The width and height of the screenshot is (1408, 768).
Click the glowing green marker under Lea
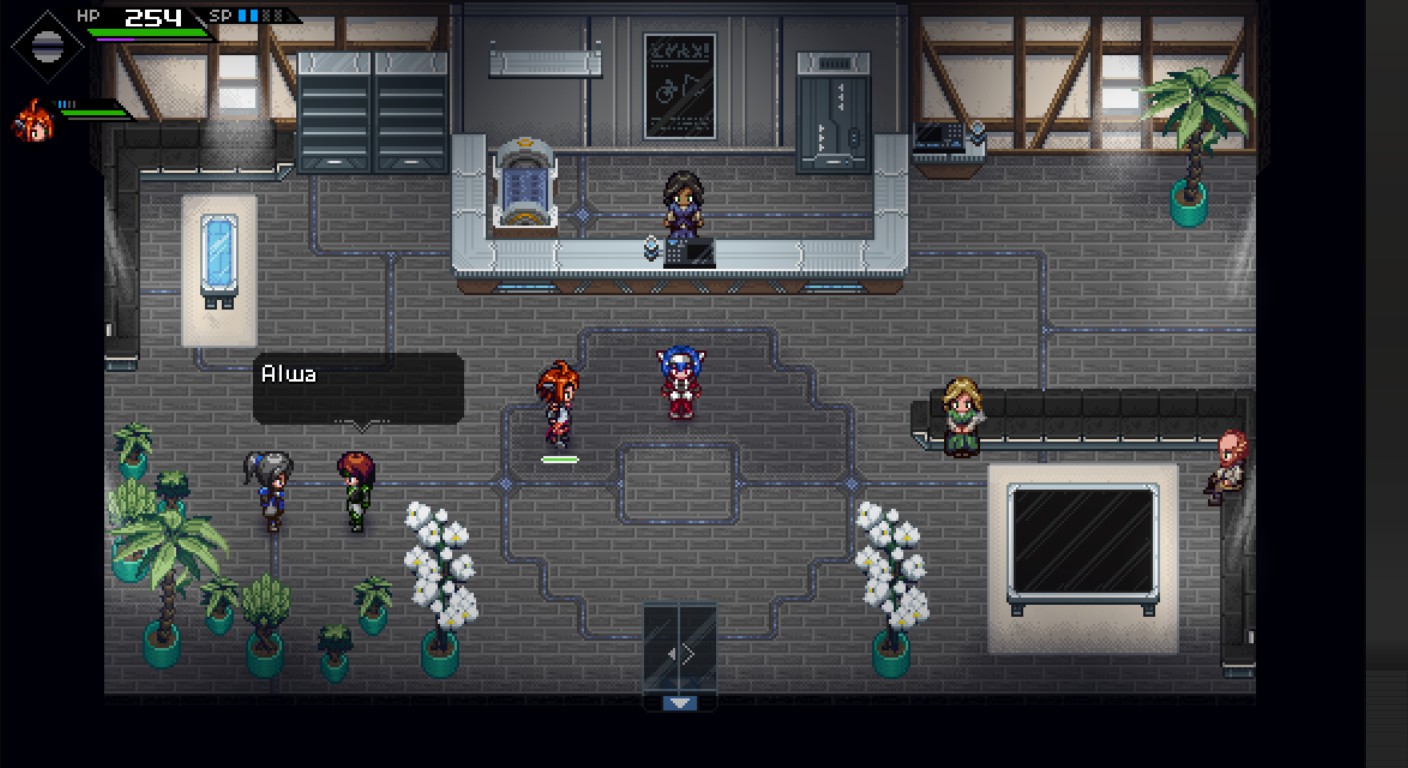coord(560,459)
